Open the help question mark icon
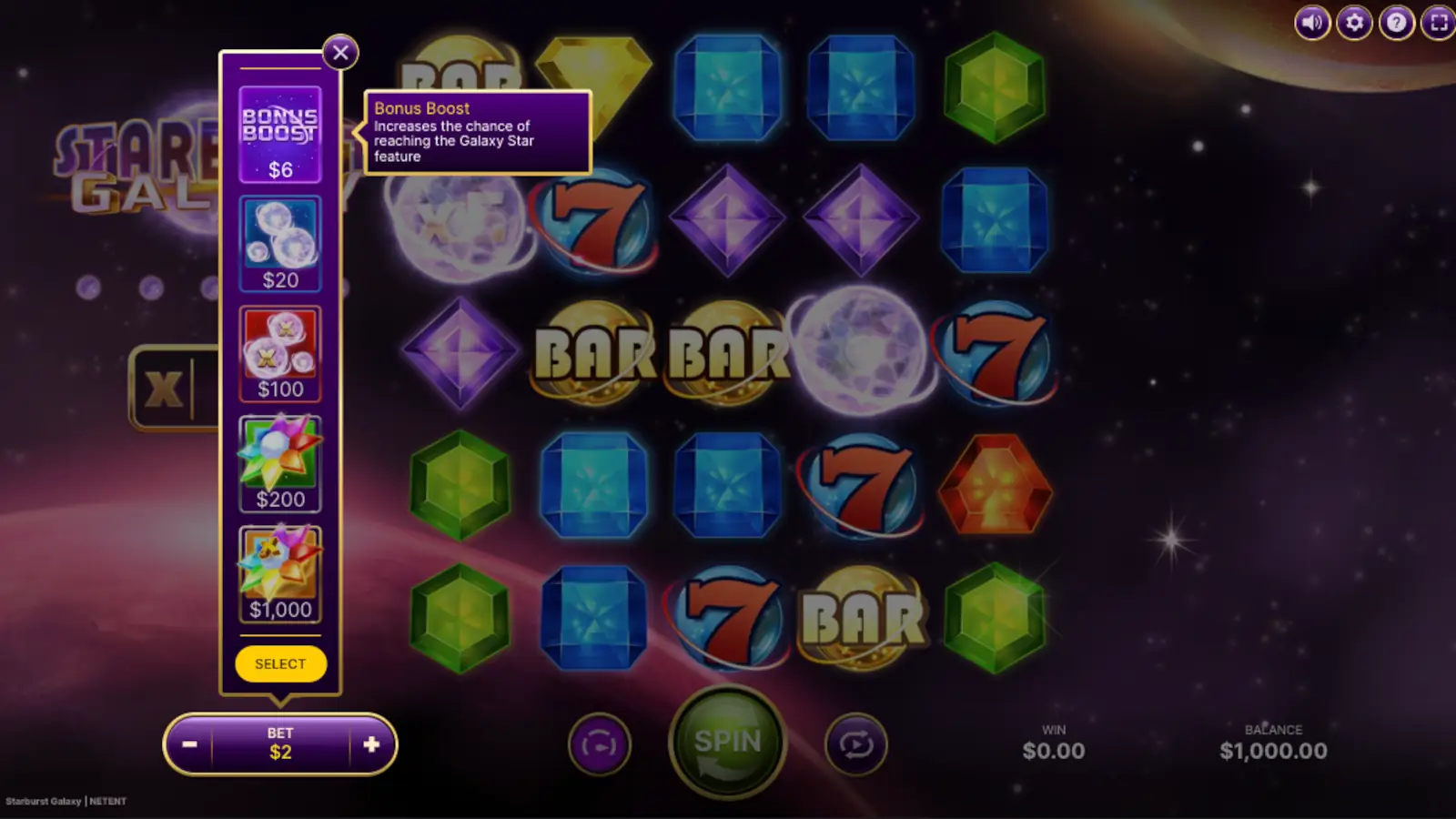 click(x=1395, y=24)
